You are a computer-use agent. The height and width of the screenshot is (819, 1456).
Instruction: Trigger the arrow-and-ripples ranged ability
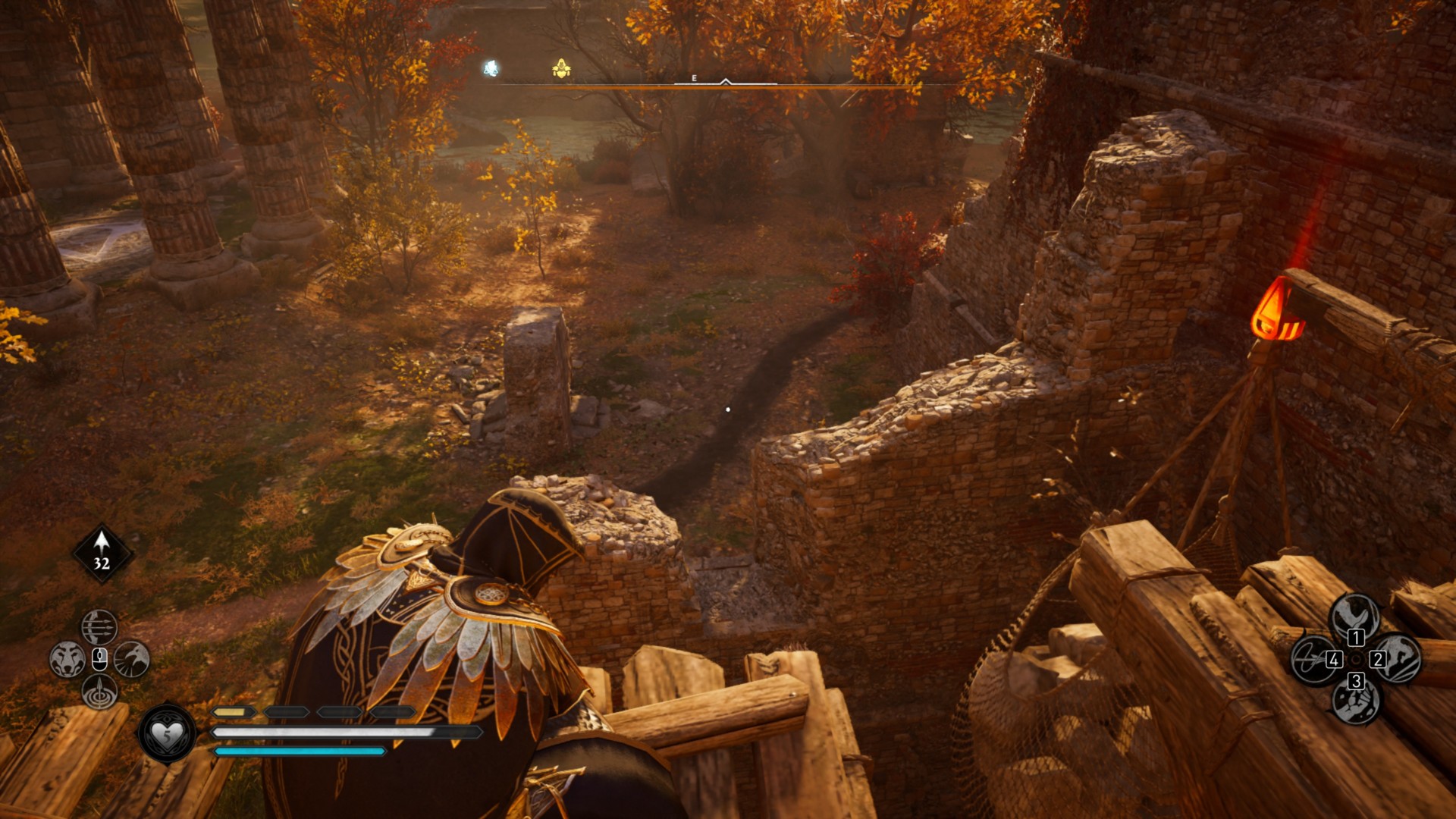point(99,692)
